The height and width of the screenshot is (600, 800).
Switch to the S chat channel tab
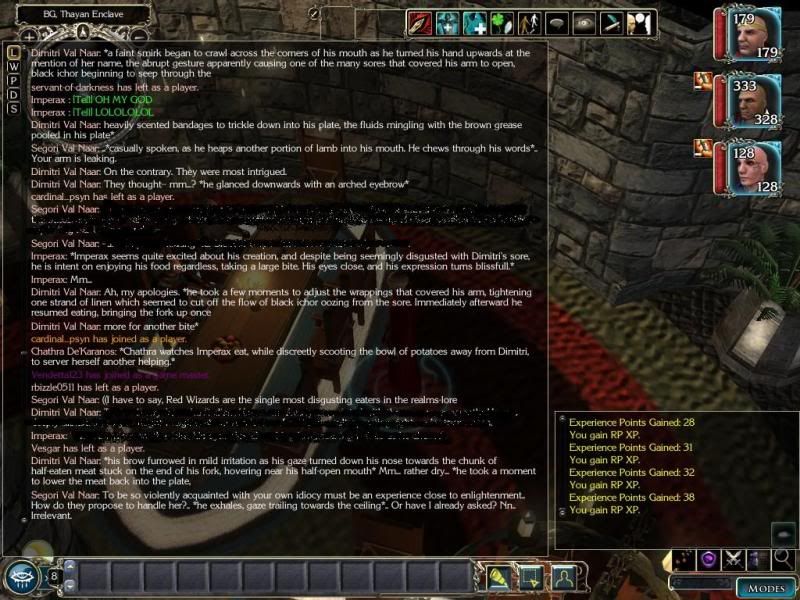13,109
